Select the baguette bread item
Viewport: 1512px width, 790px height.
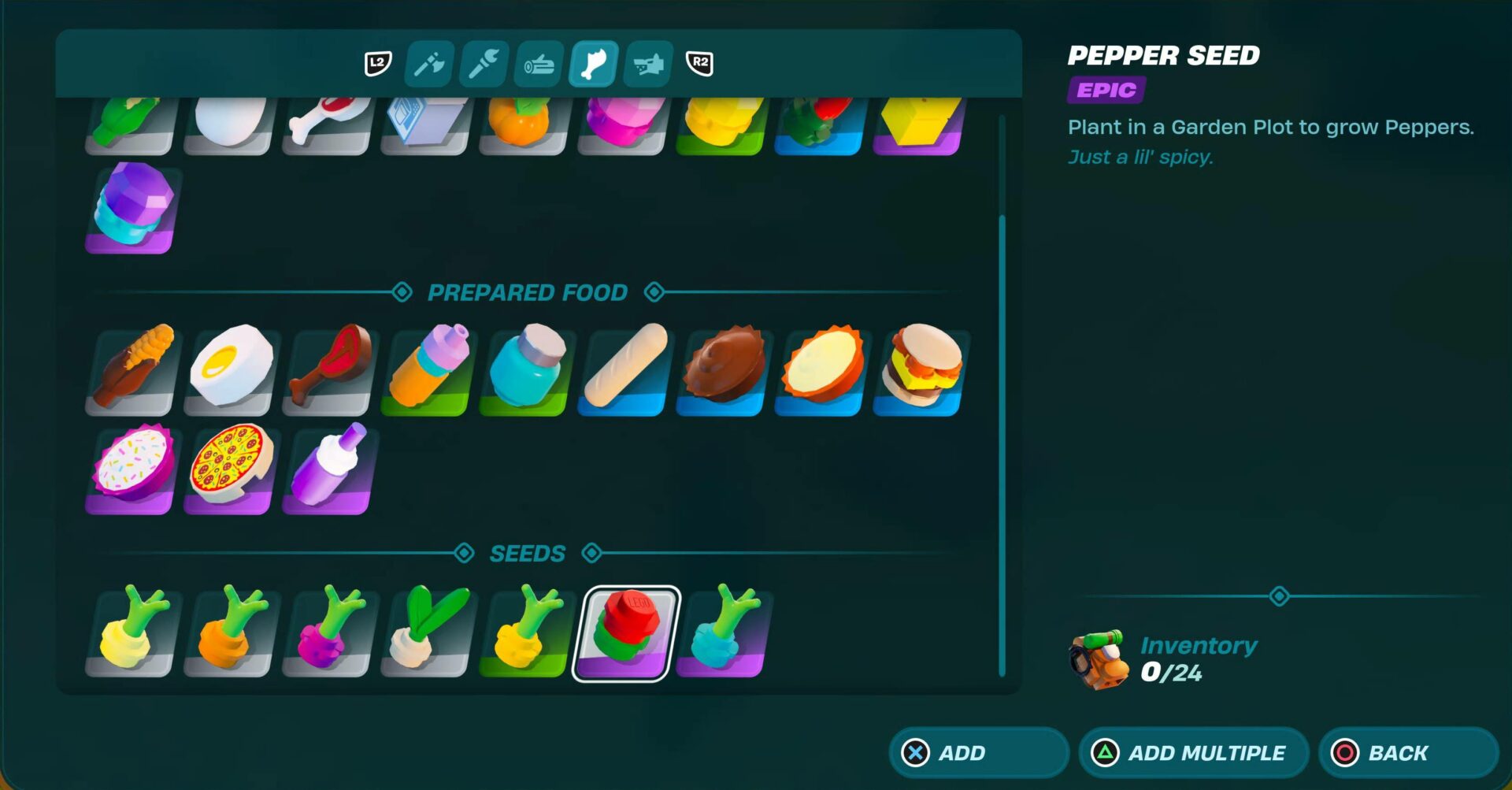(x=622, y=370)
